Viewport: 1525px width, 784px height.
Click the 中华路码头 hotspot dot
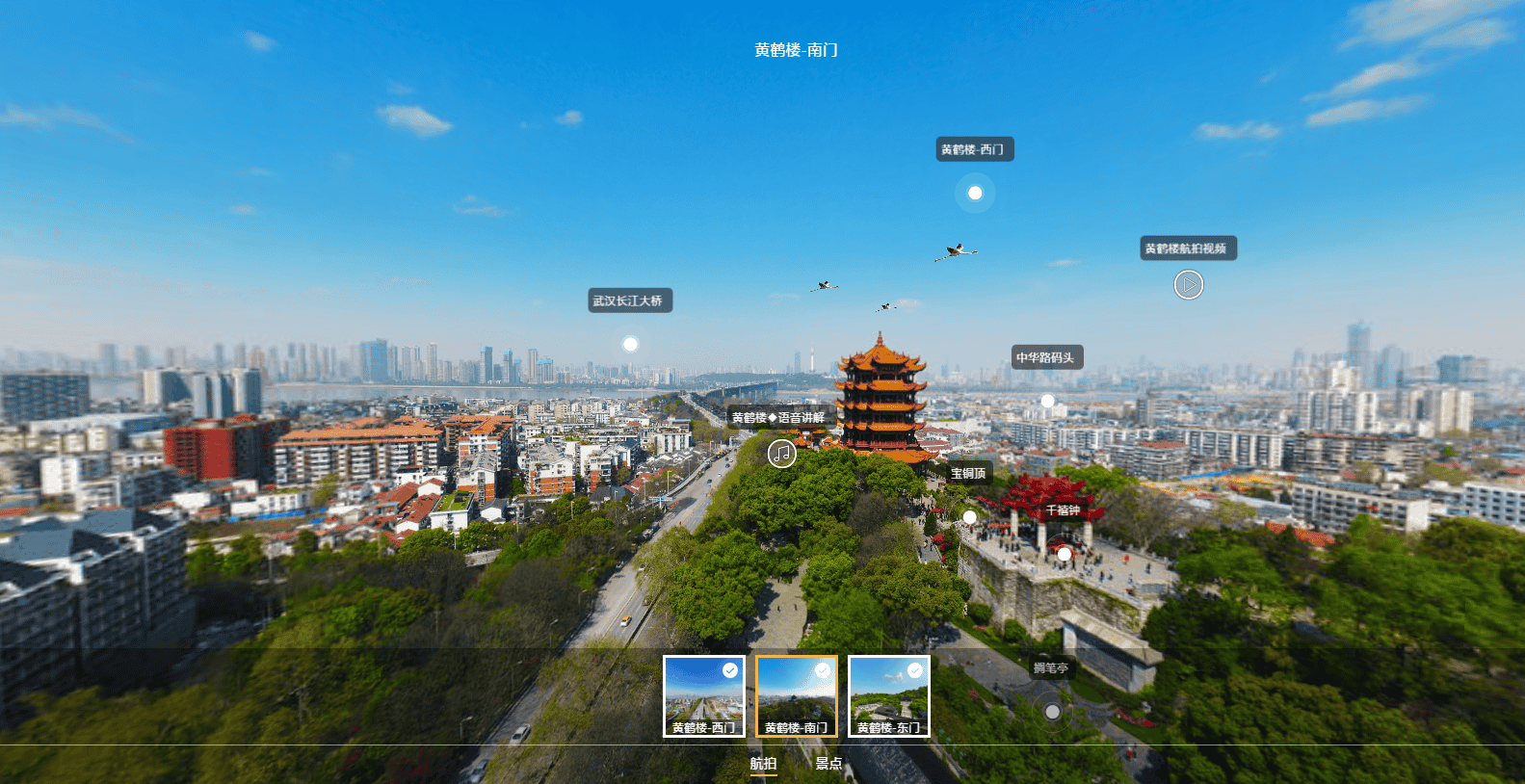click(1046, 398)
